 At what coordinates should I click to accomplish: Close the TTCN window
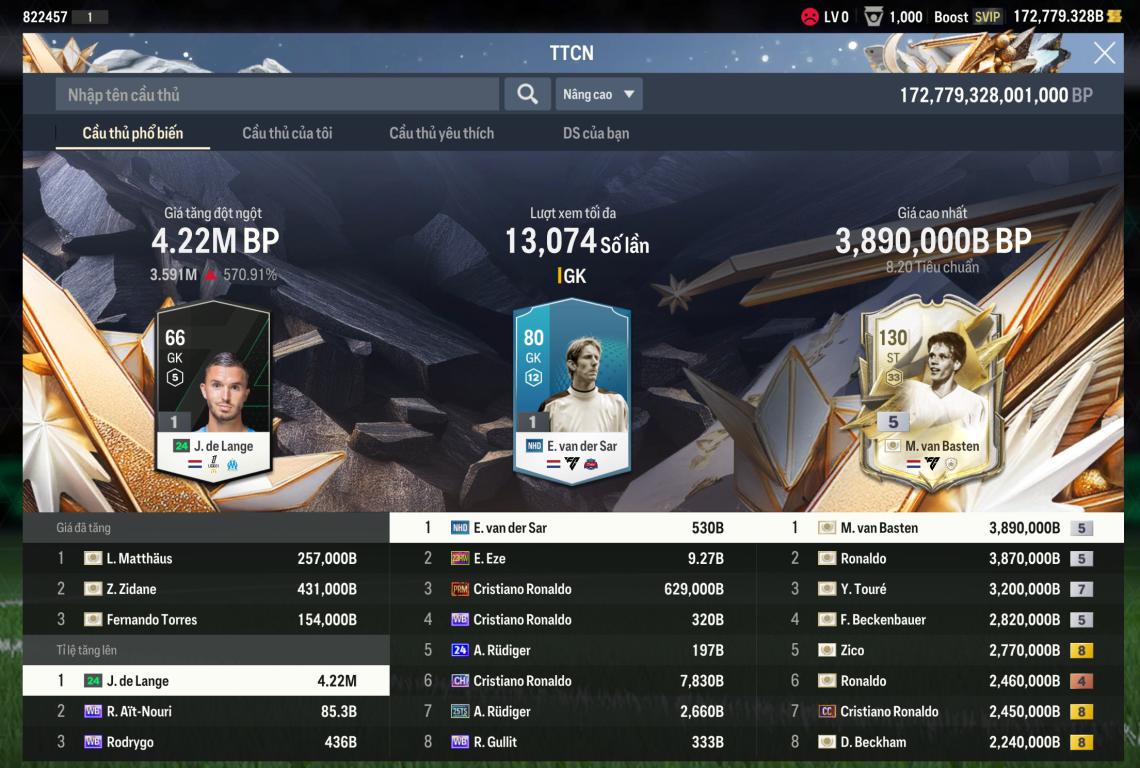[x=1104, y=53]
